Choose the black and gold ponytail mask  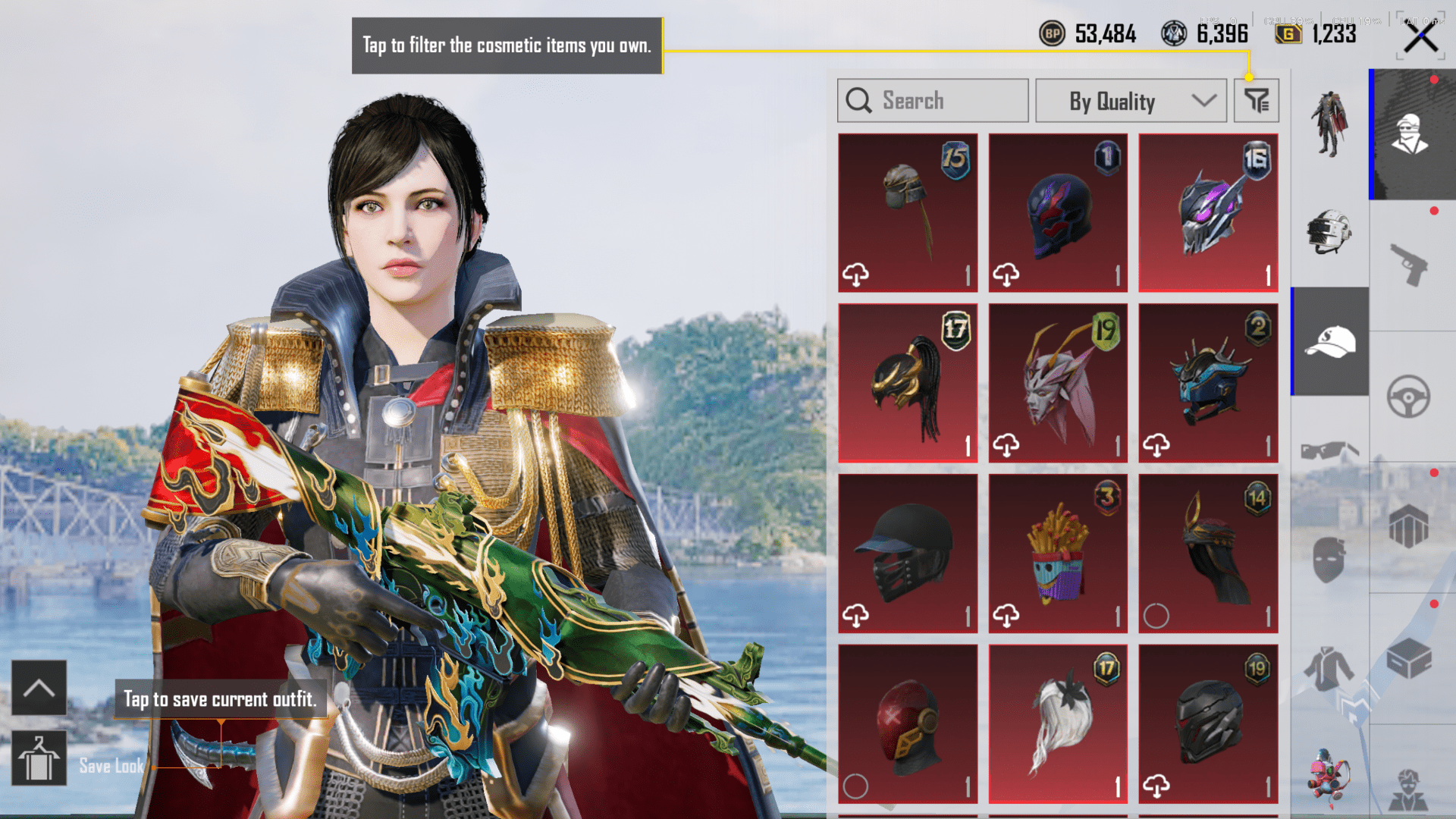(x=908, y=383)
